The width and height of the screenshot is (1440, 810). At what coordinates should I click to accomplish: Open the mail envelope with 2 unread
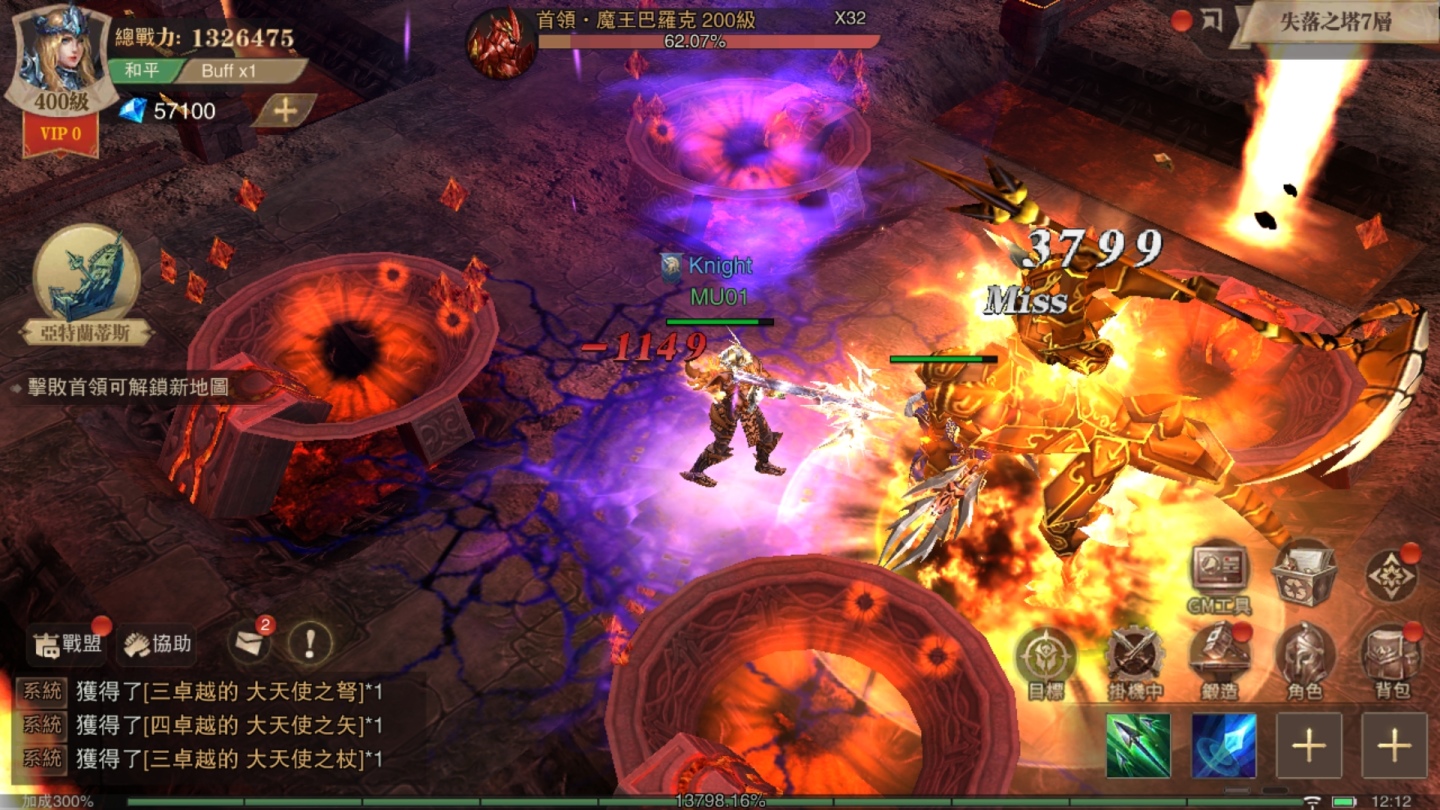[249, 643]
